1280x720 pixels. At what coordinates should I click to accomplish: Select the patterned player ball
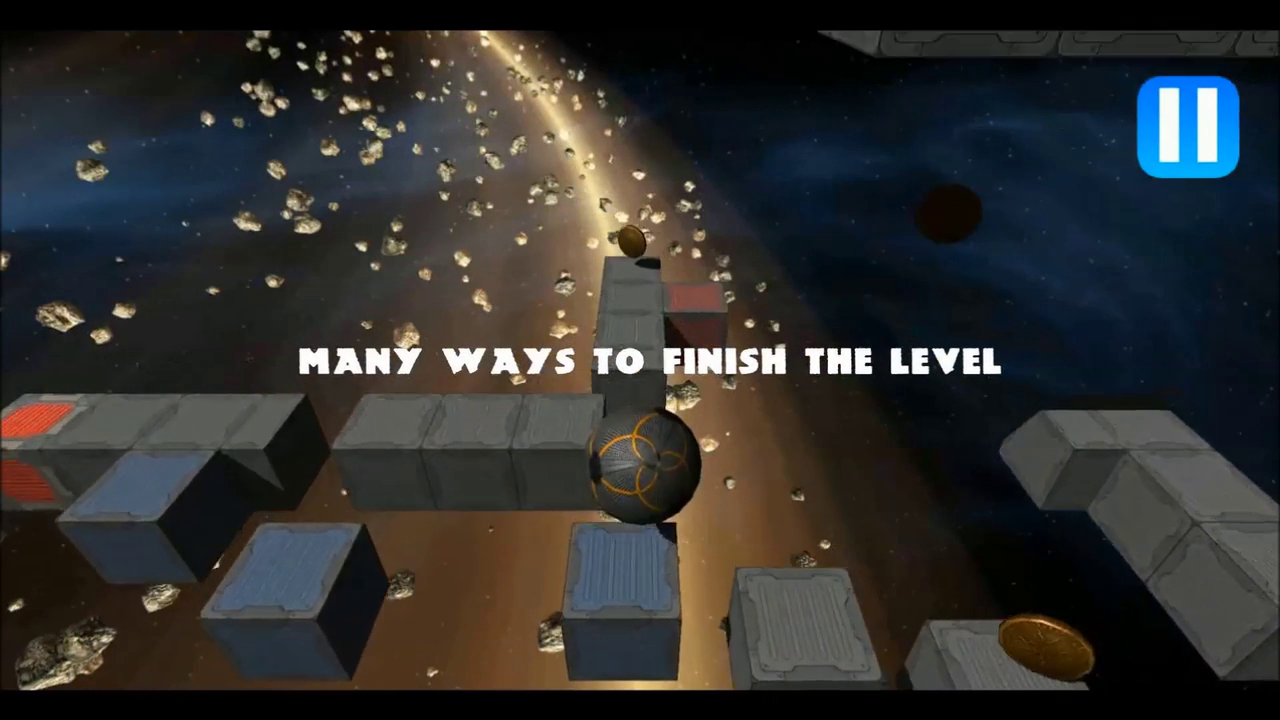pos(645,465)
